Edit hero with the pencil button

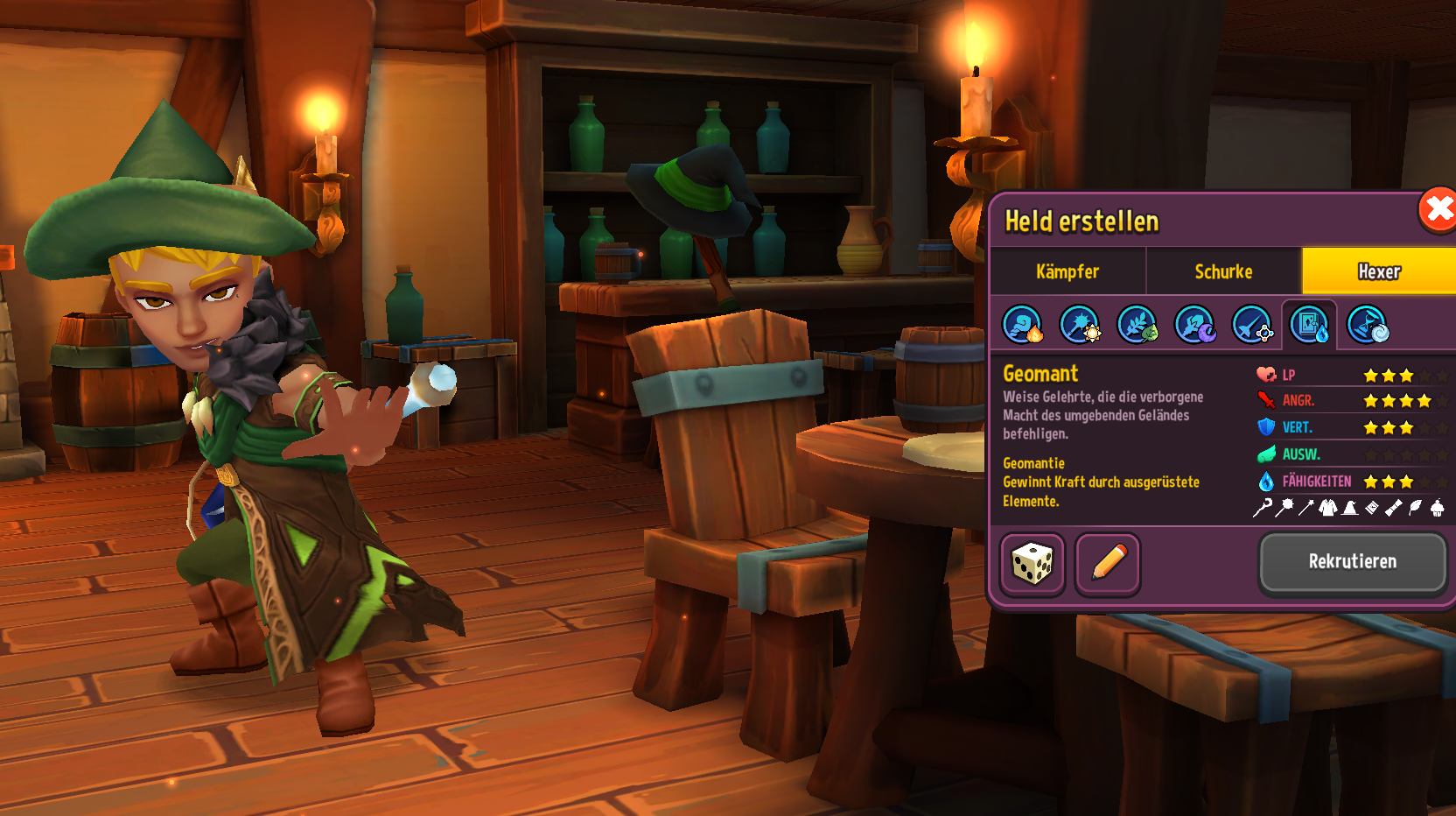point(1108,564)
